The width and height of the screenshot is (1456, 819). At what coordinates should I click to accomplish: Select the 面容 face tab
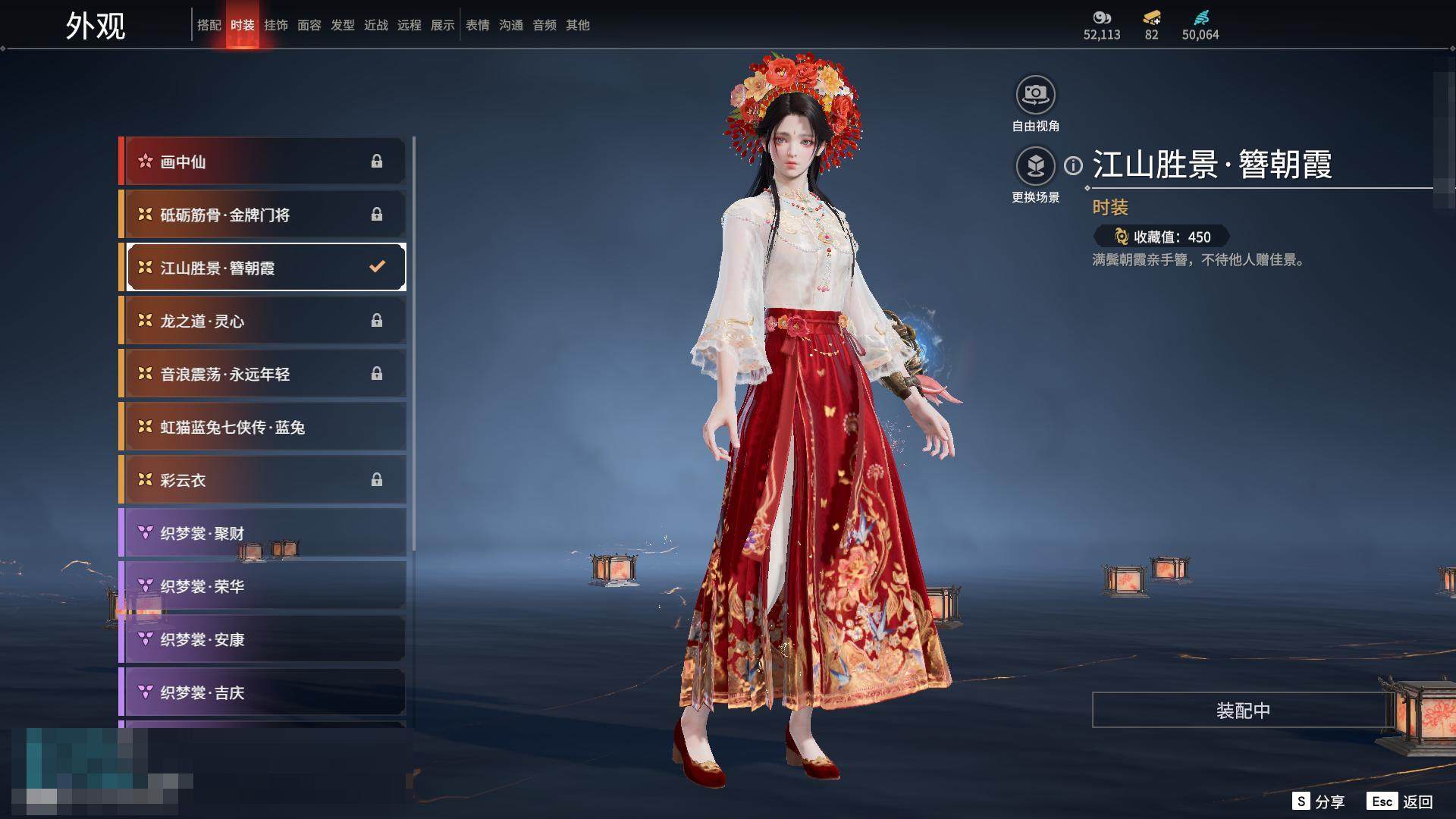click(x=309, y=25)
